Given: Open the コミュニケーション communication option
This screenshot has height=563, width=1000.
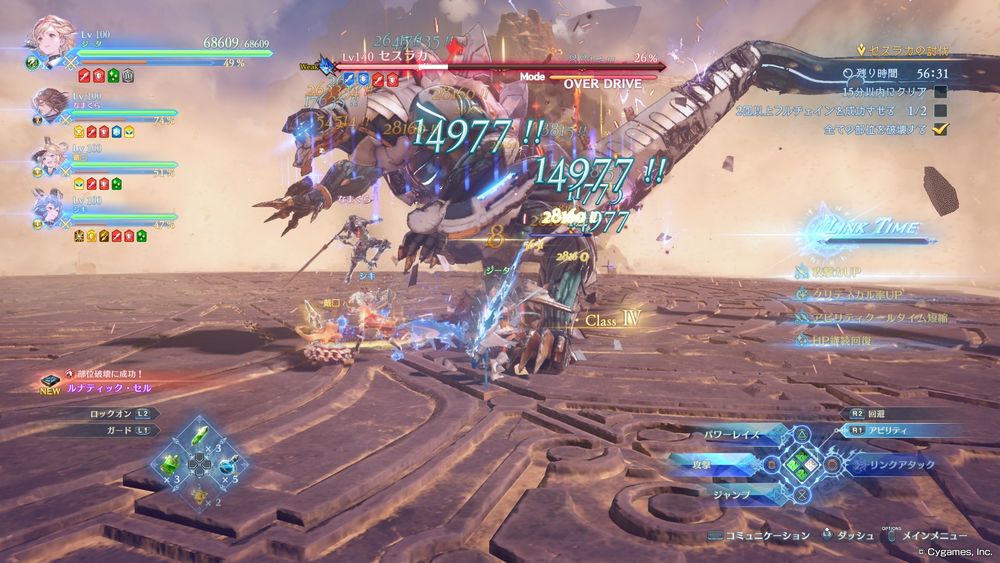Looking at the screenshot, I should coord(767,536).
